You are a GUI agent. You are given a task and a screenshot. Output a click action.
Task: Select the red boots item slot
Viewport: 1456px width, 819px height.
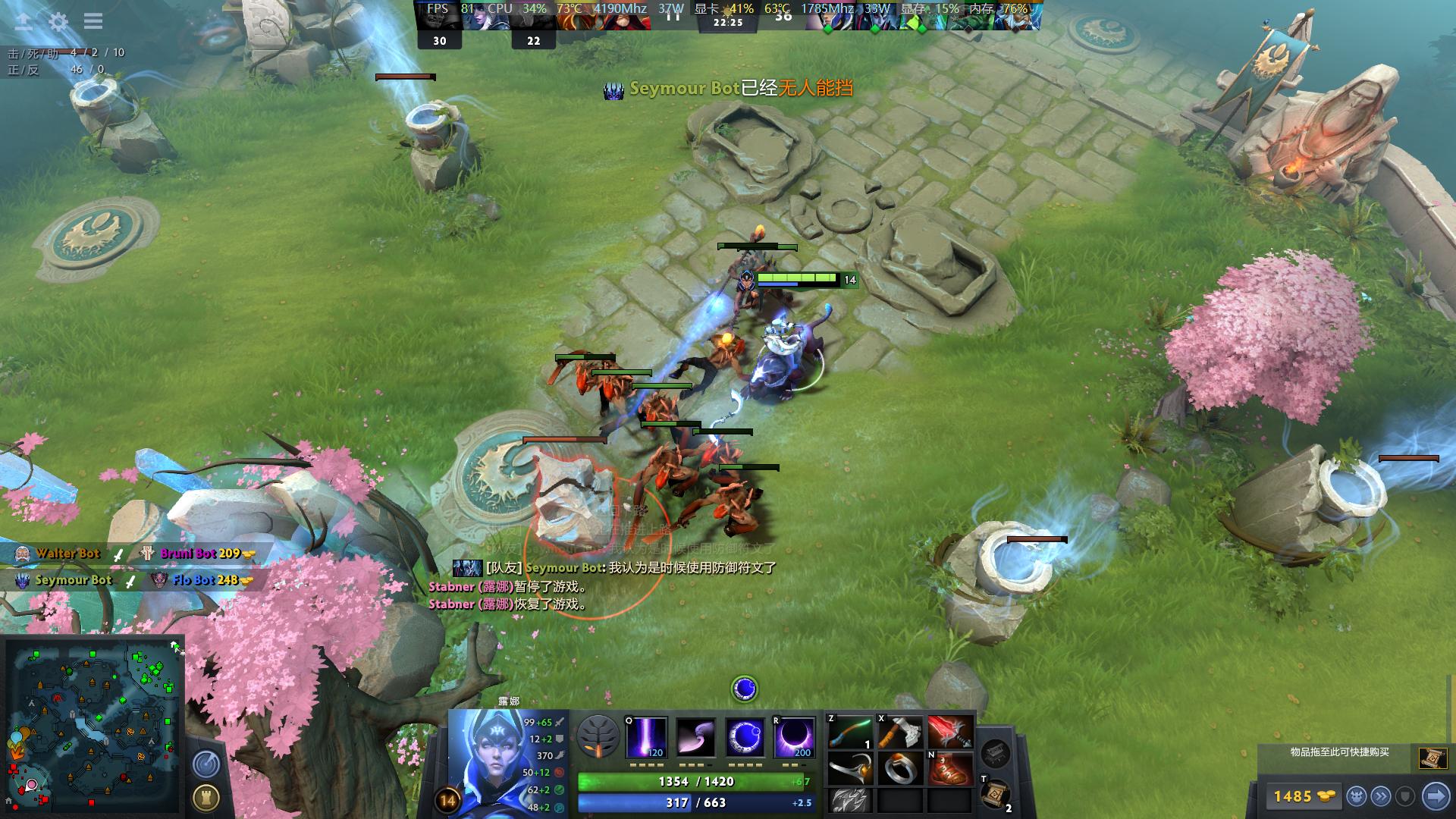tap(950, 768)
